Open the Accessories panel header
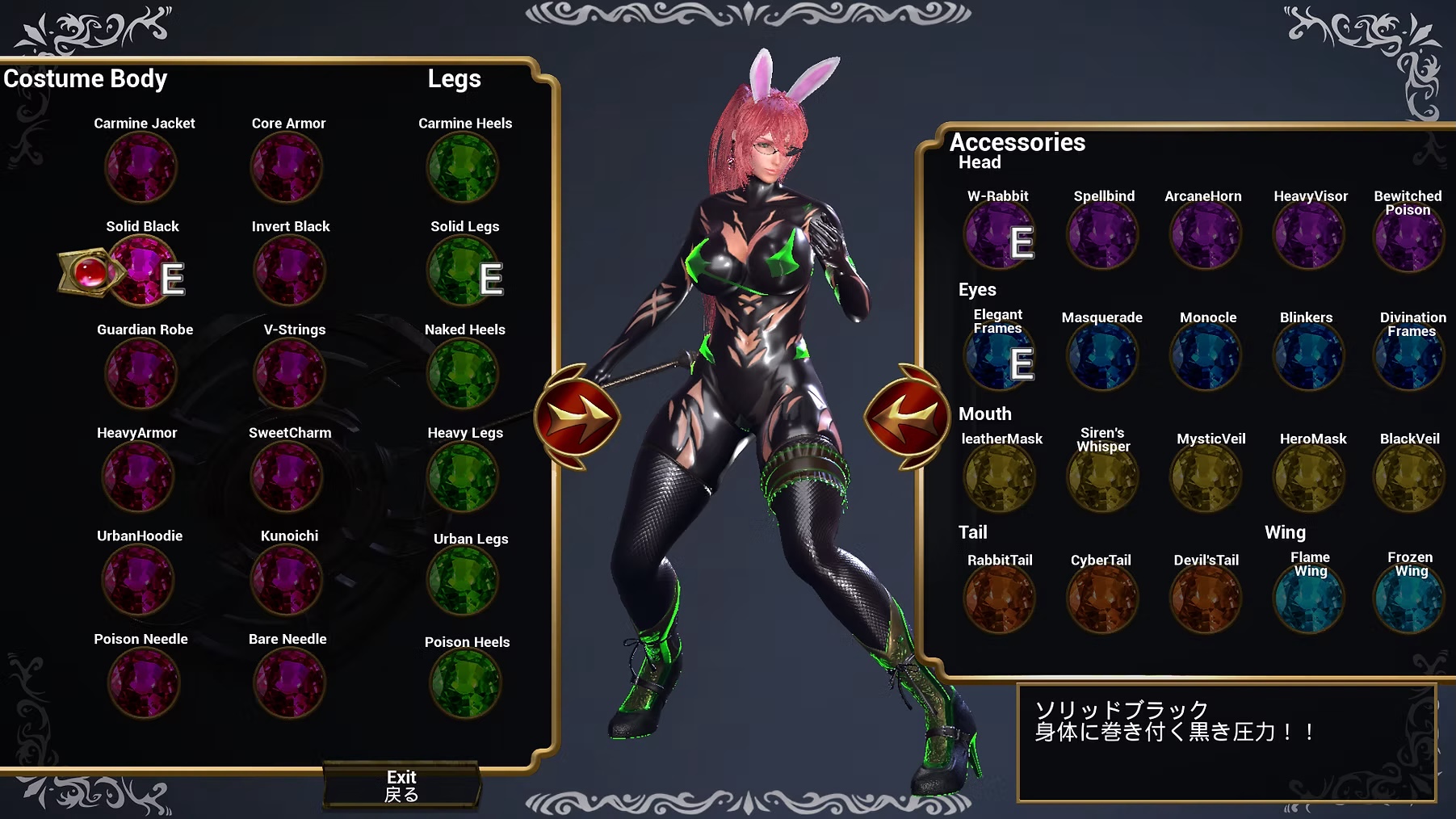 [x=1018, y=142]
